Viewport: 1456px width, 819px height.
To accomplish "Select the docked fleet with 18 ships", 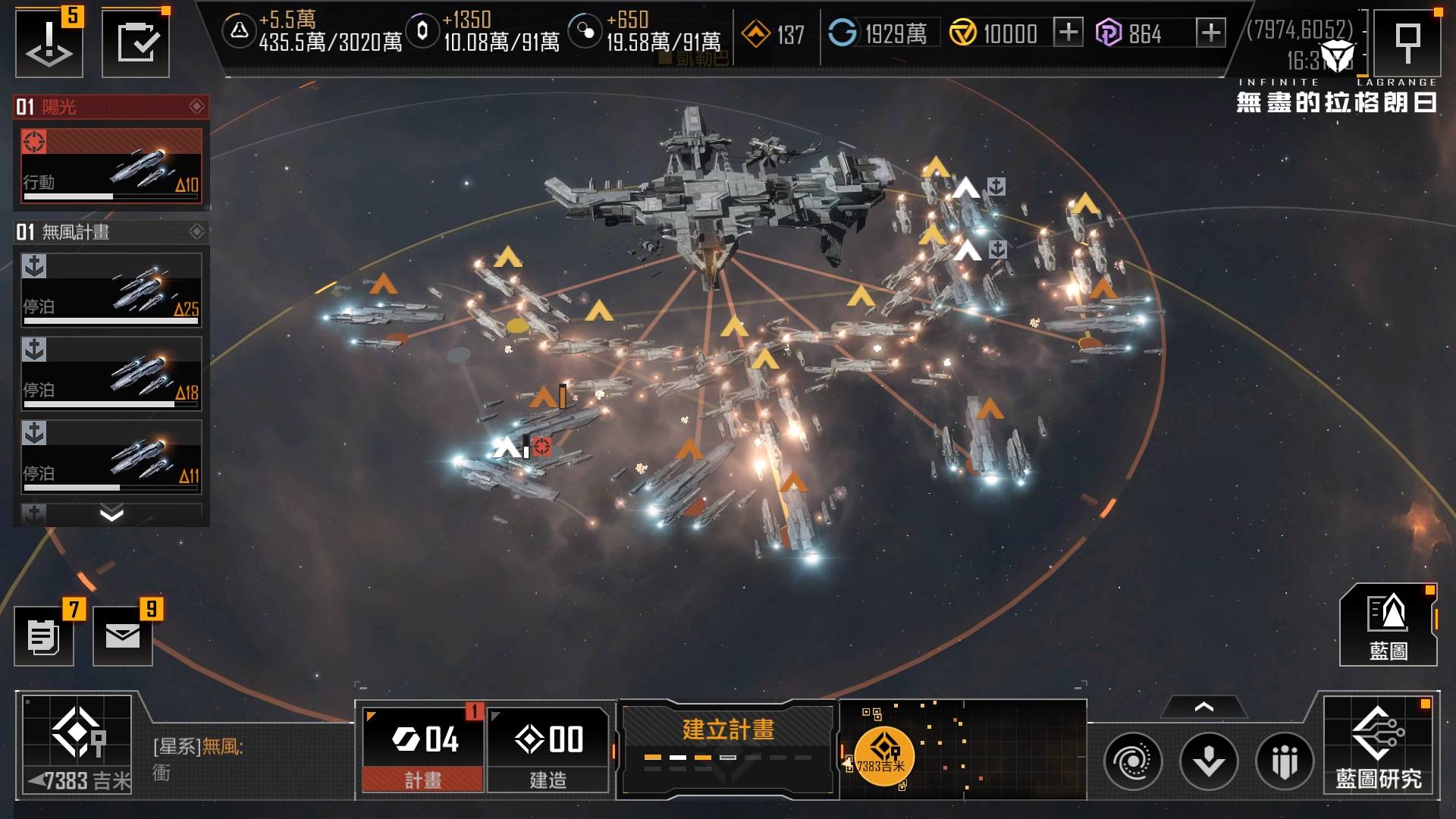I will [x=111, y=374].
